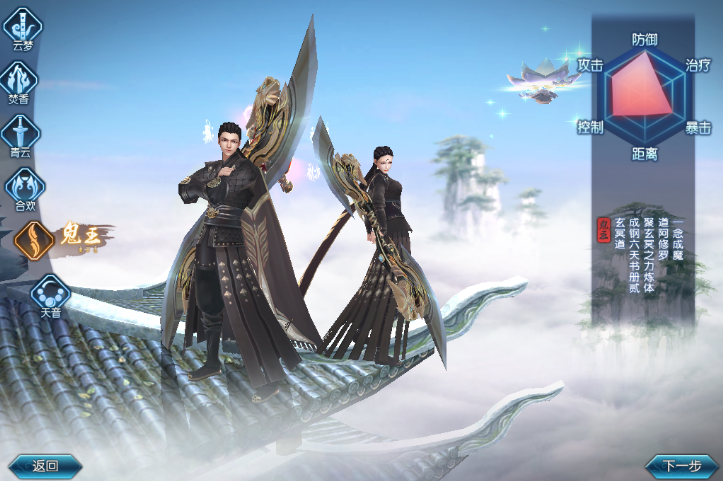Select the highlighted 鬼王 class
This screenshot has width=723, height=481.
(35, 240)
